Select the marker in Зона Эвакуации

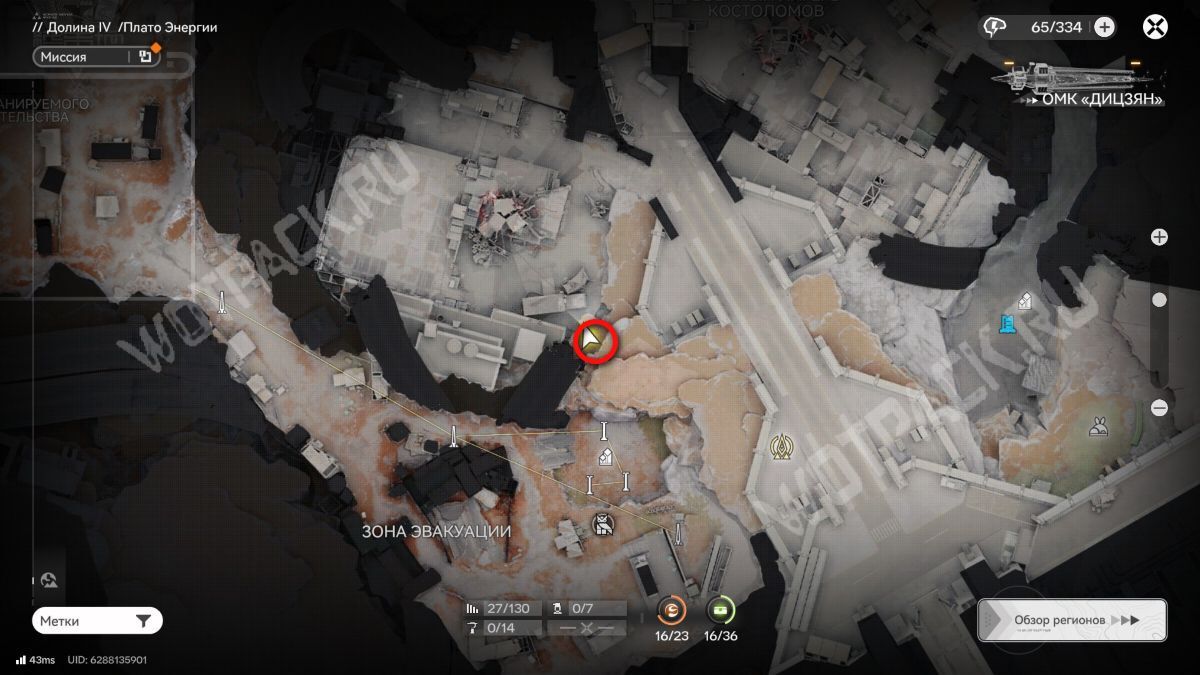click(x=602, y=523)
